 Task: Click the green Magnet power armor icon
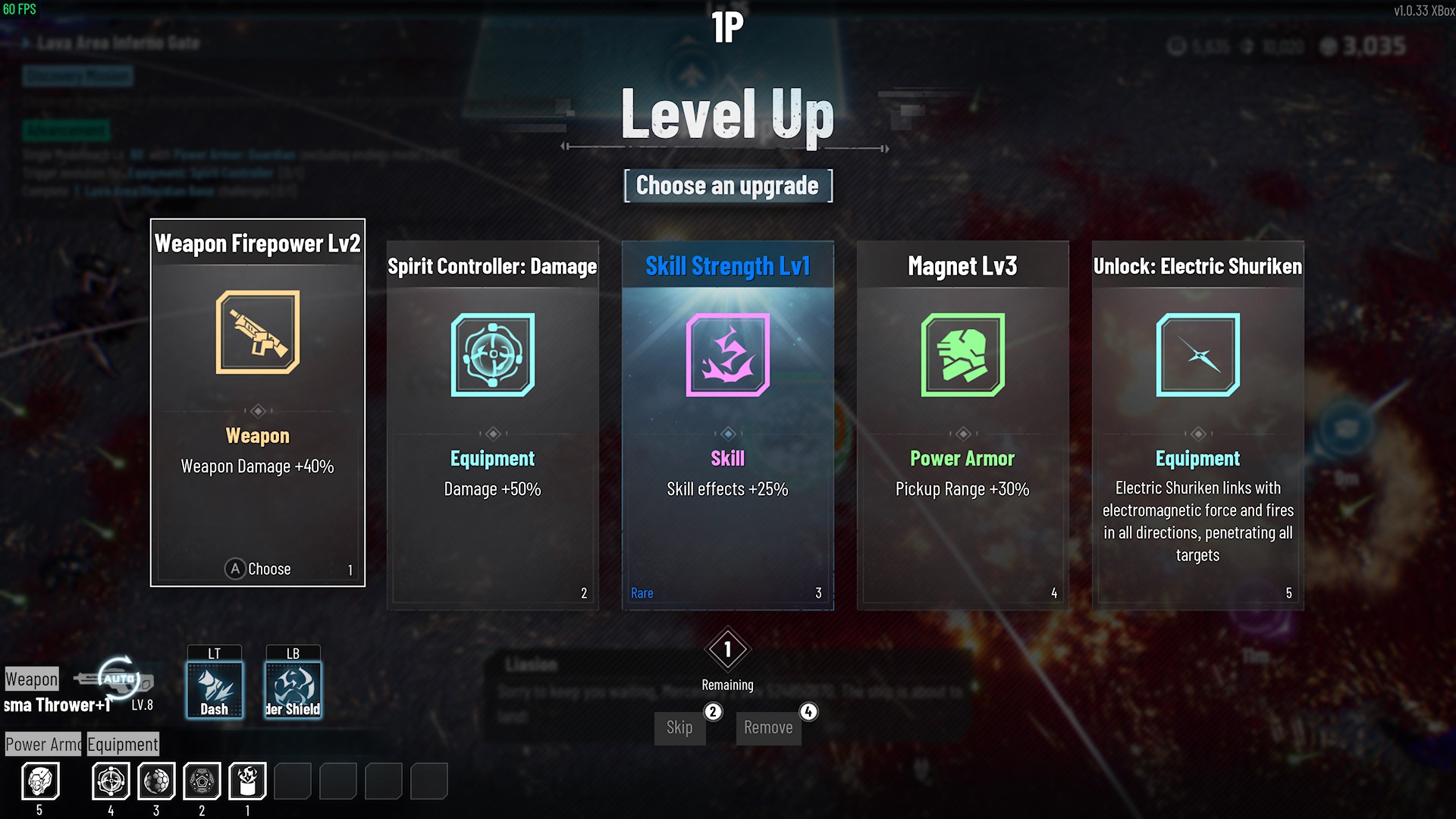962,355
